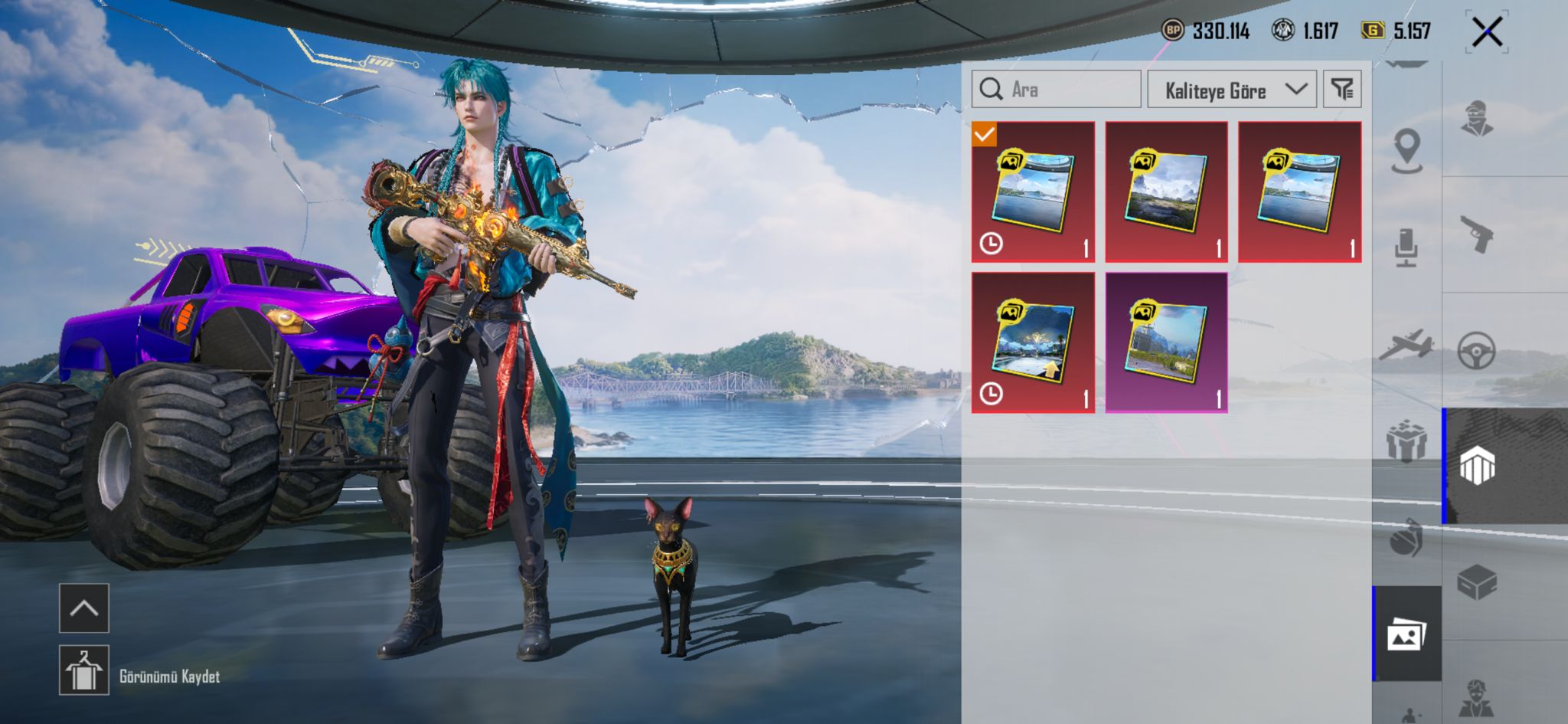Viewport: 1568px width, 724px height.
Task: Switch to the microphone category
Action: coord(1407,247)
